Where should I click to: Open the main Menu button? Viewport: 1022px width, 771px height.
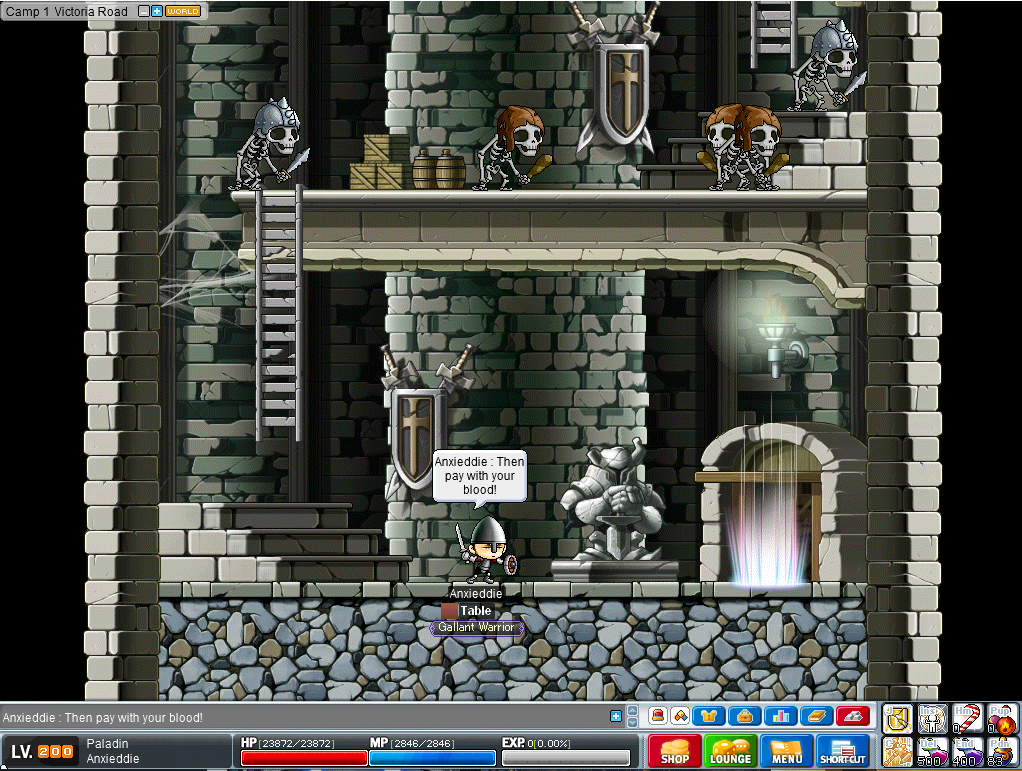tap(787, 751)
